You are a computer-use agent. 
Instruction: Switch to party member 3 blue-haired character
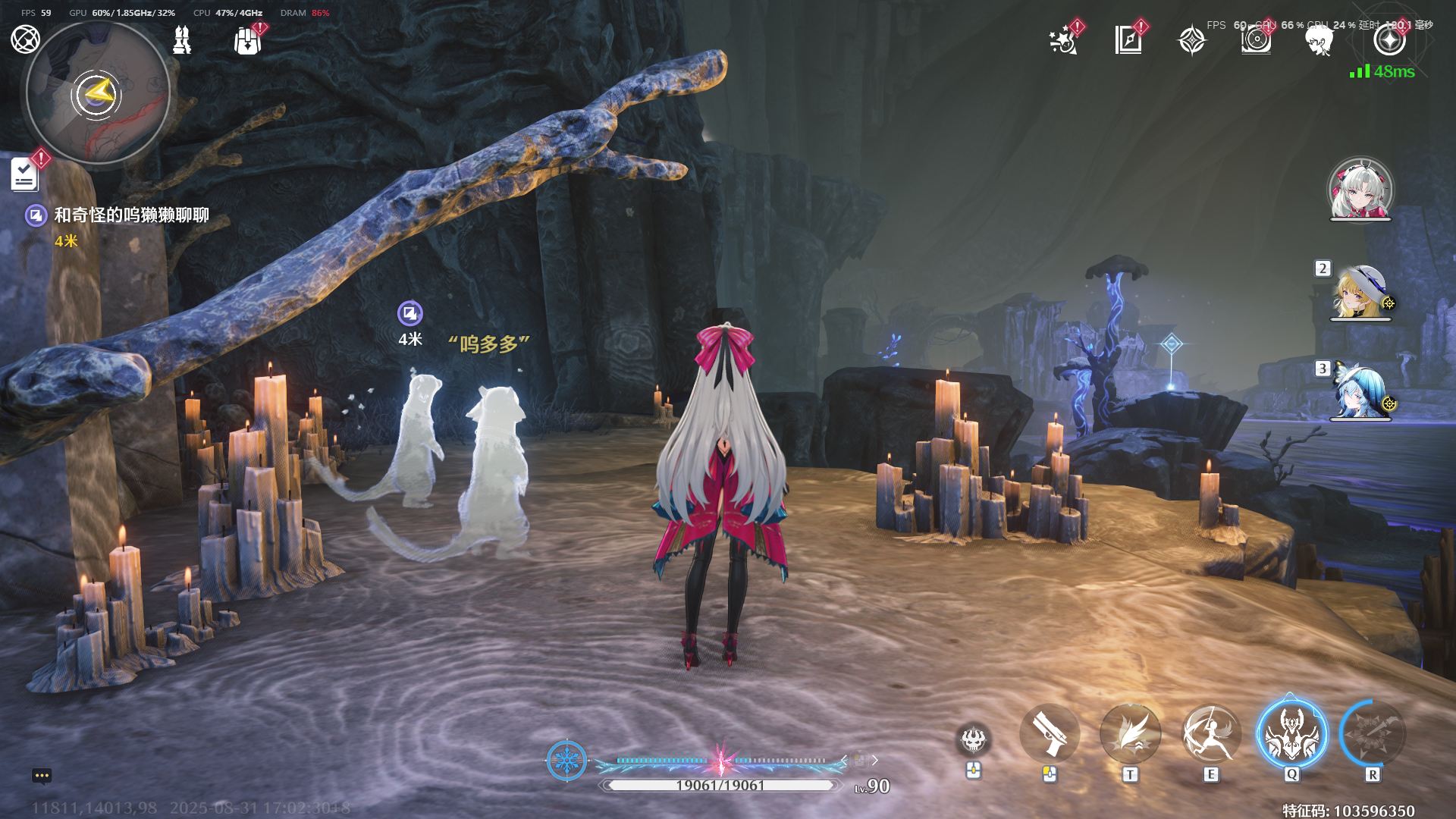click(x=1360, y=391)
